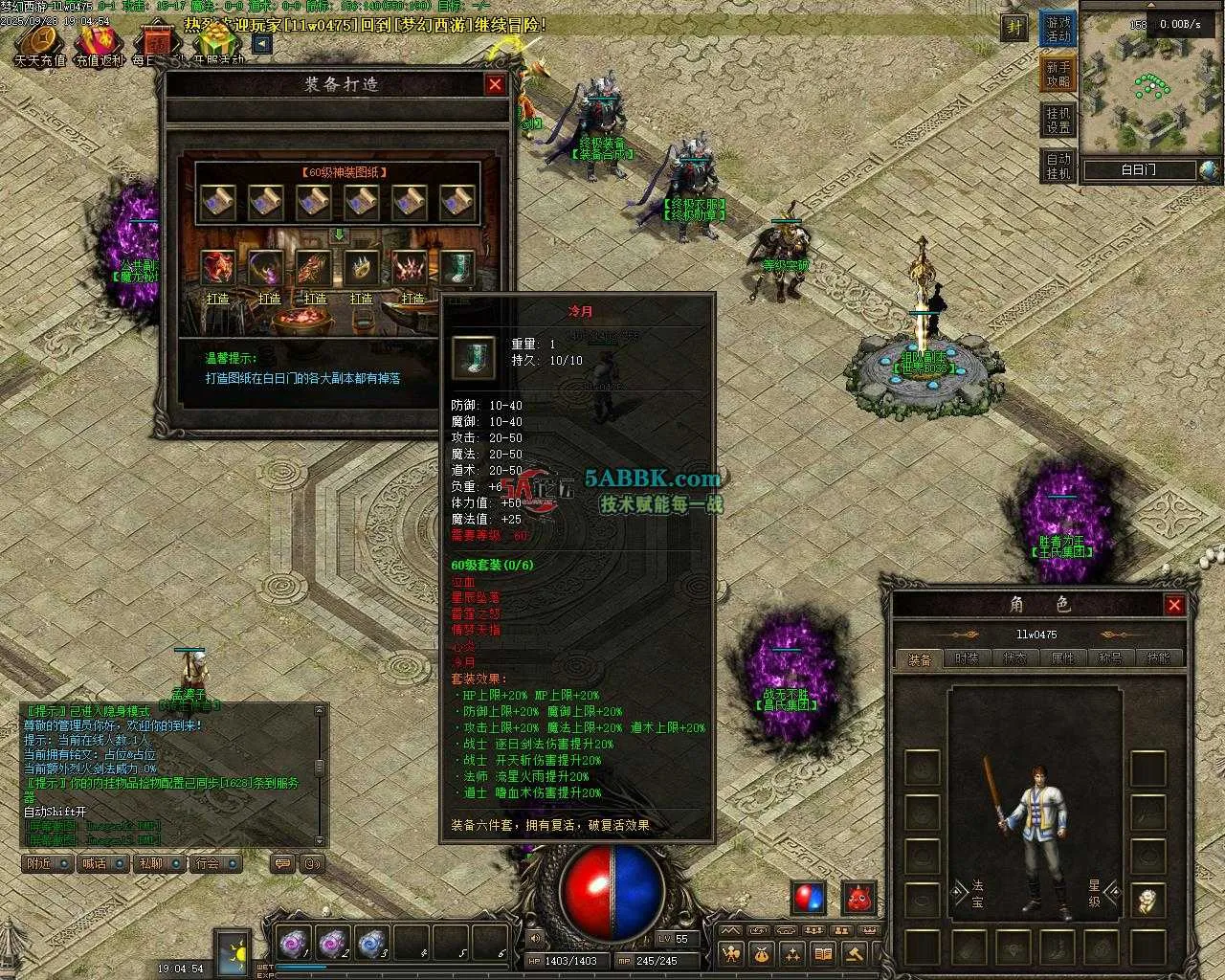Screen dimensions: 1225x980
Task: Close the 装备打造 forging window
Action: (495, 84)
